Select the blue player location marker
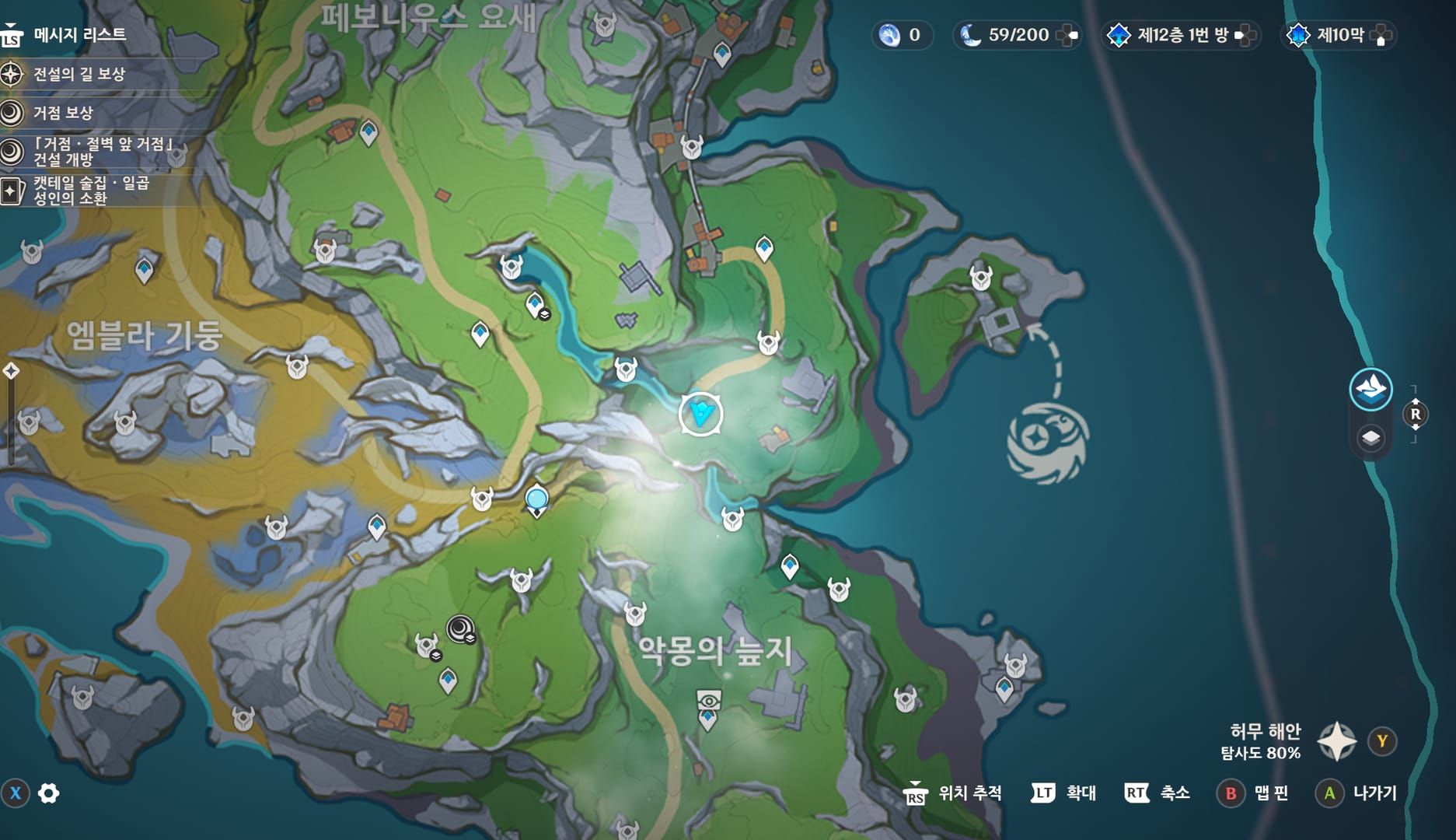 click(701, 414)
